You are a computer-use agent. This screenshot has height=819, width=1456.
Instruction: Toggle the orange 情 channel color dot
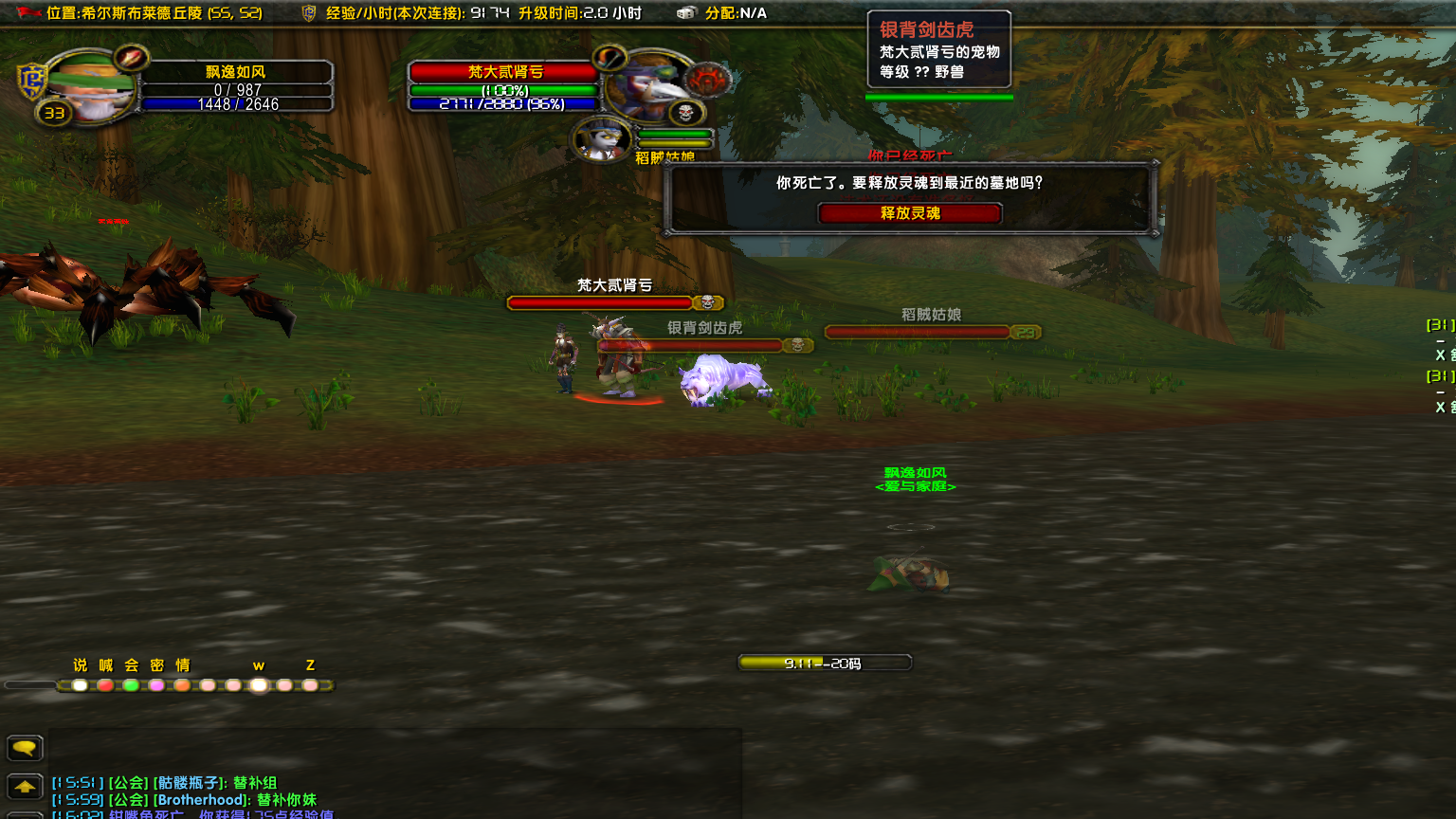[x=181, y=685]
